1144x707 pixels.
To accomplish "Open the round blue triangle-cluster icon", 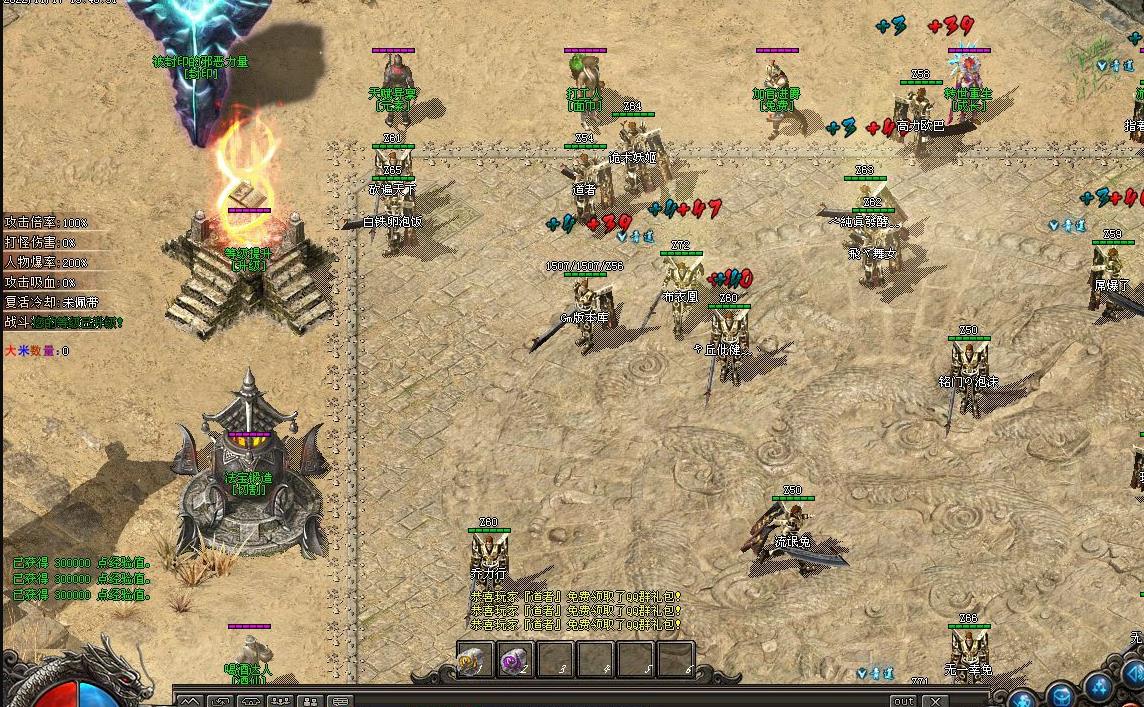I will point(1100,686).
